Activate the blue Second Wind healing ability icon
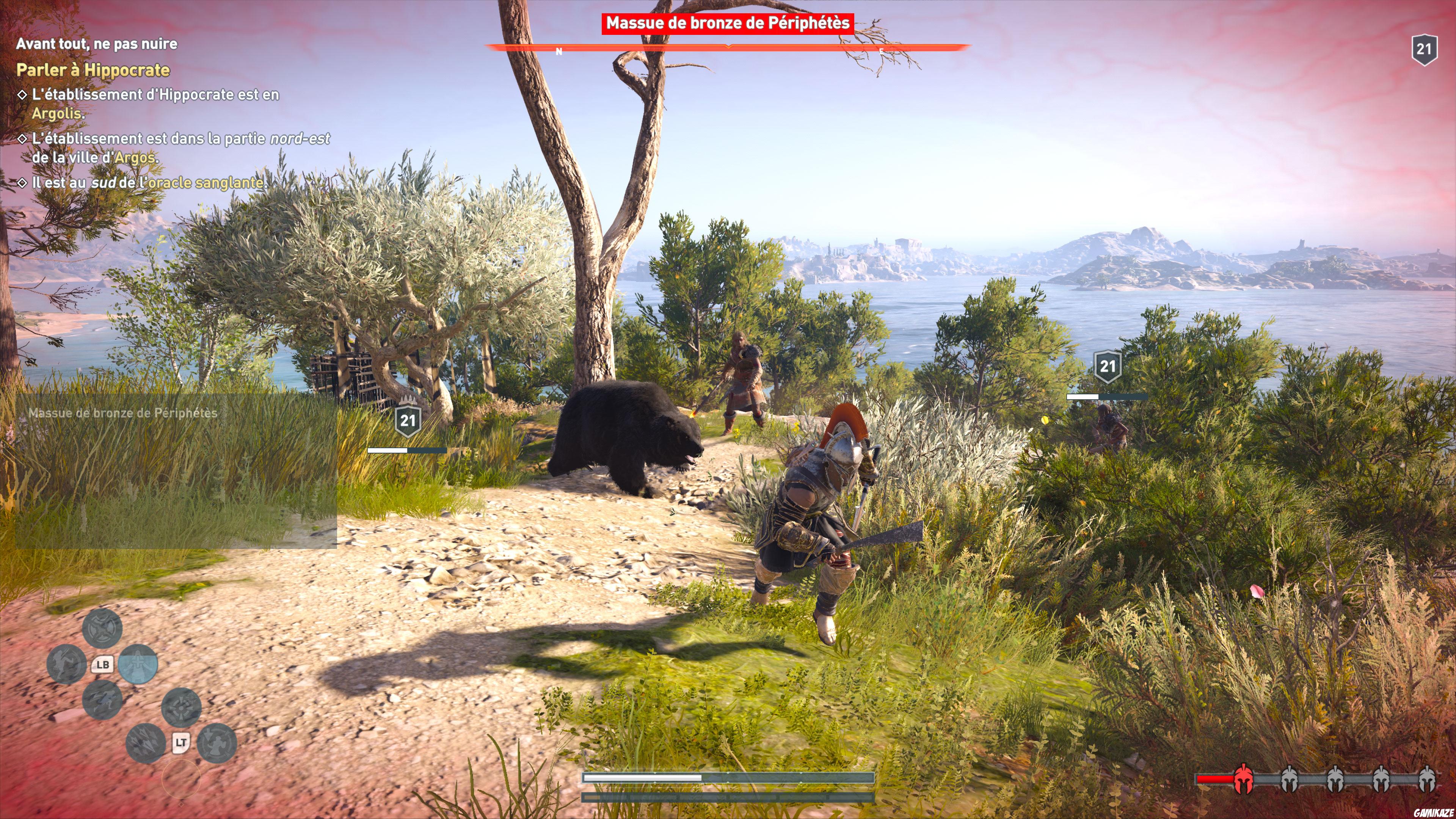 [138, 665]
